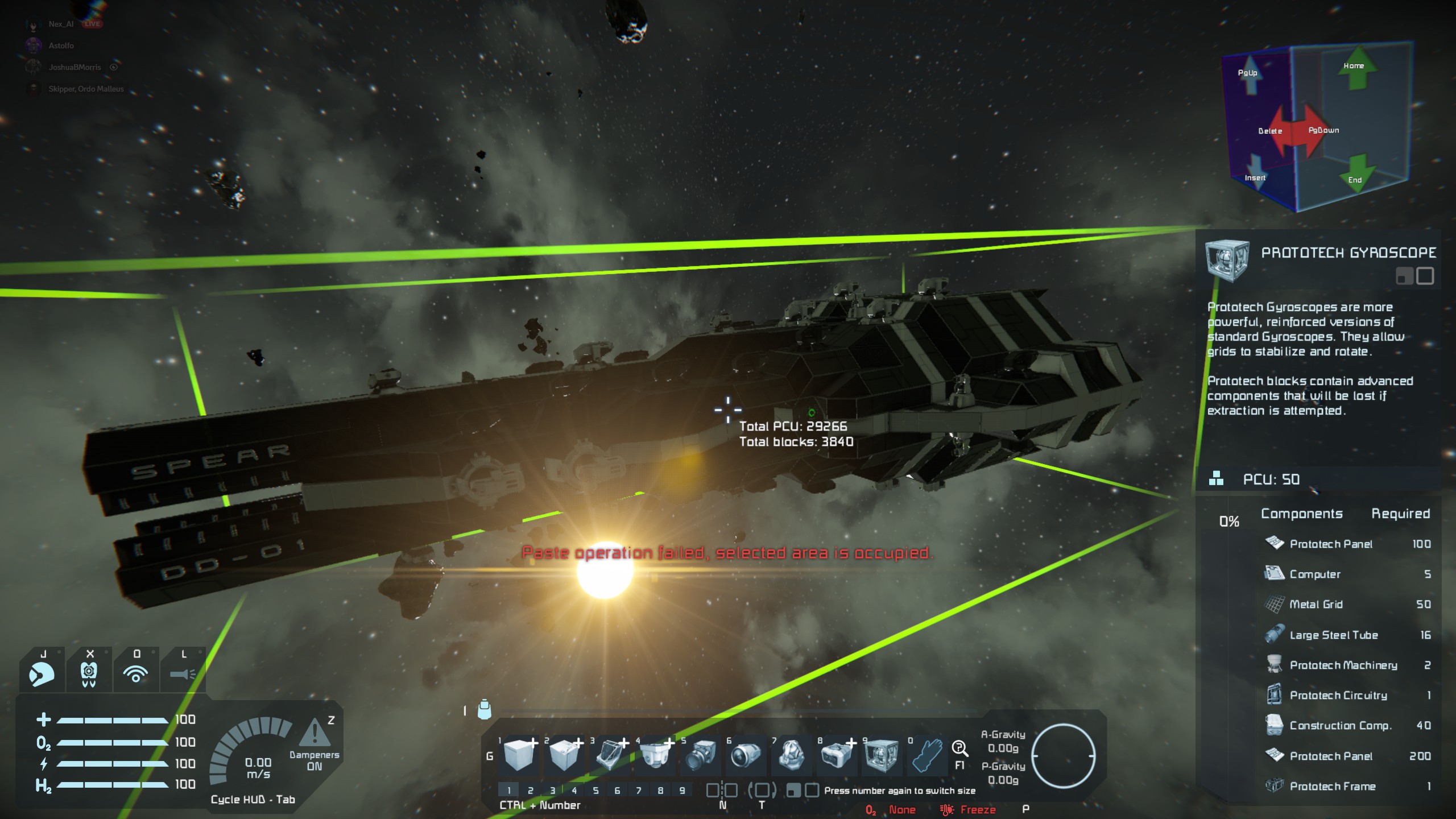Screen dimensions: 1456x819
Task: Open the help magnifier icon
Action: (x=959, y=748)
